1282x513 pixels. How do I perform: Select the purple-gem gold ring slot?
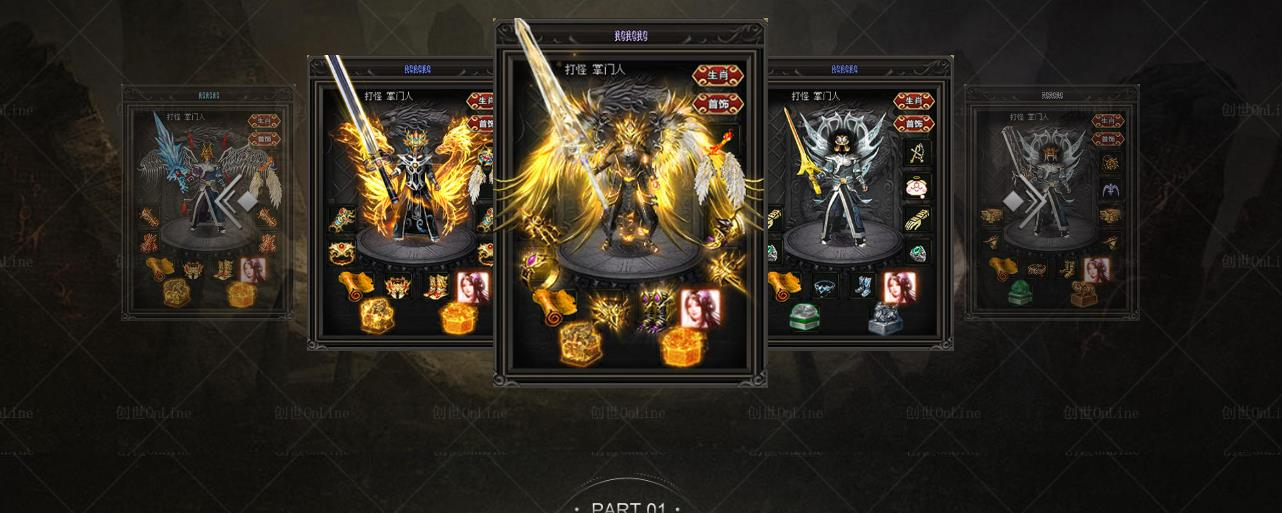(536, 266)
